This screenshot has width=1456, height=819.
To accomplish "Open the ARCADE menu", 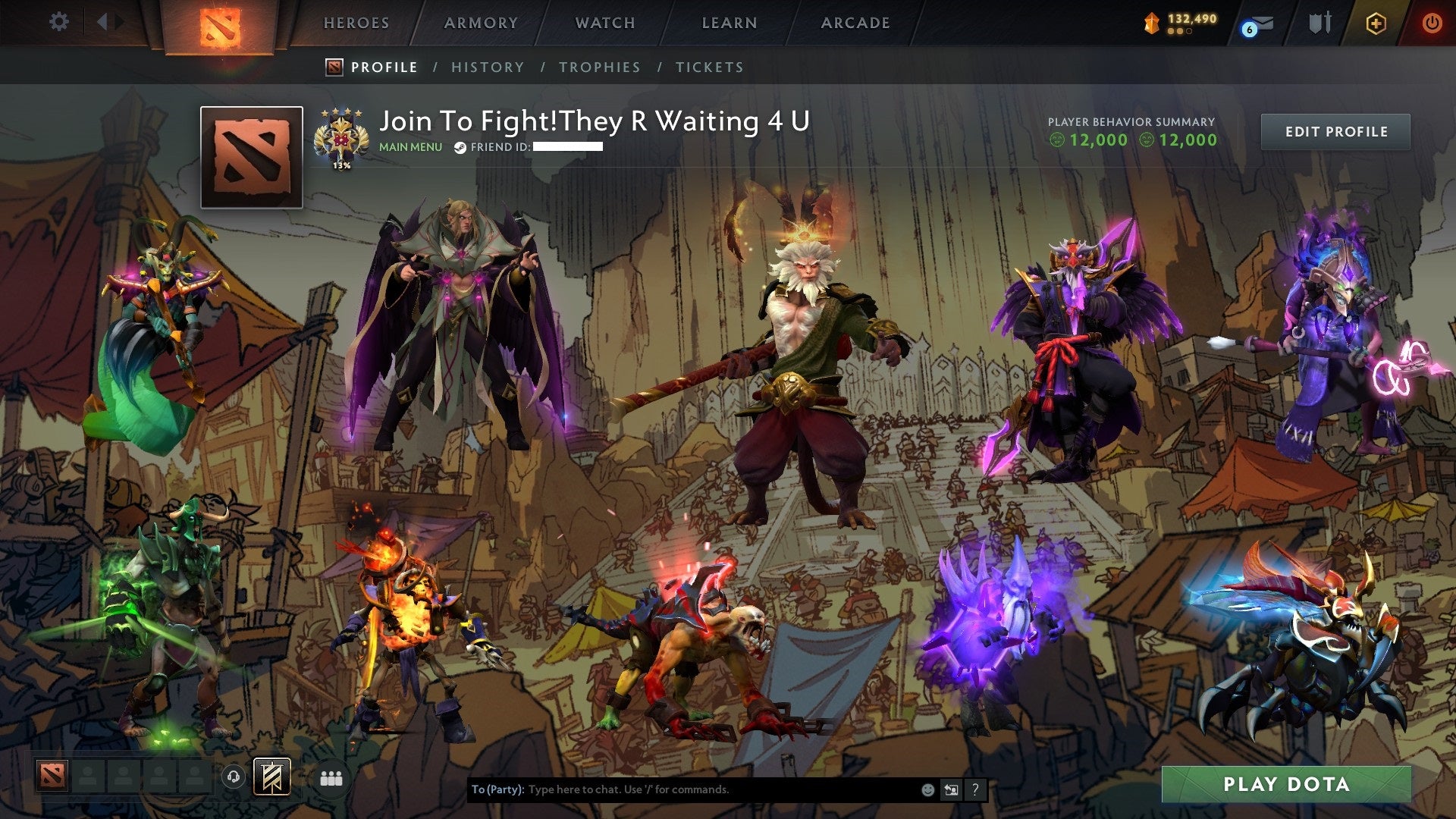I will pyautogui.click(x=855, y=23).
